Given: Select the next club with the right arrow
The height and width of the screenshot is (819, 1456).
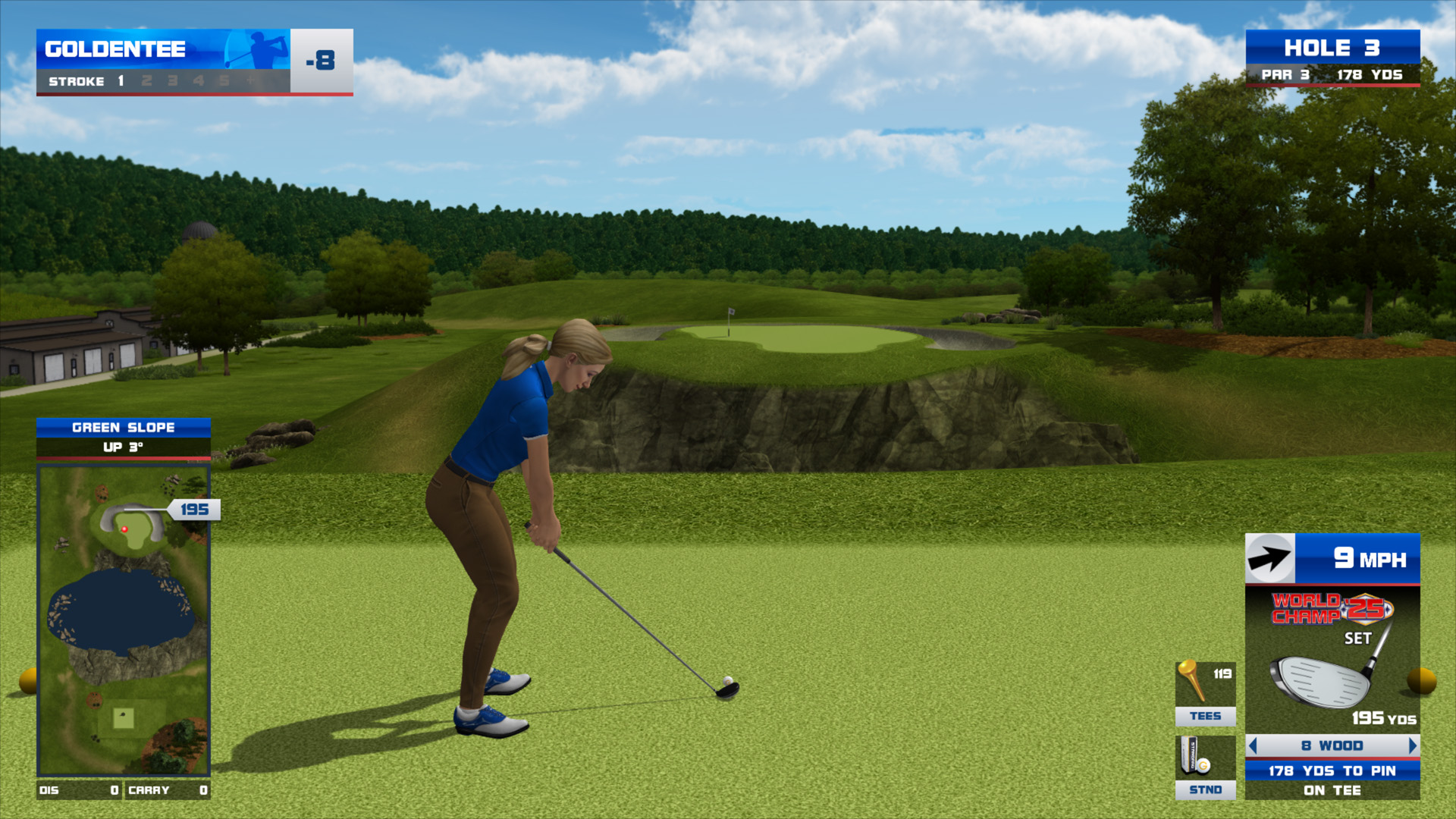Looking at the screenshot, I should click(x=1412, y=746).
